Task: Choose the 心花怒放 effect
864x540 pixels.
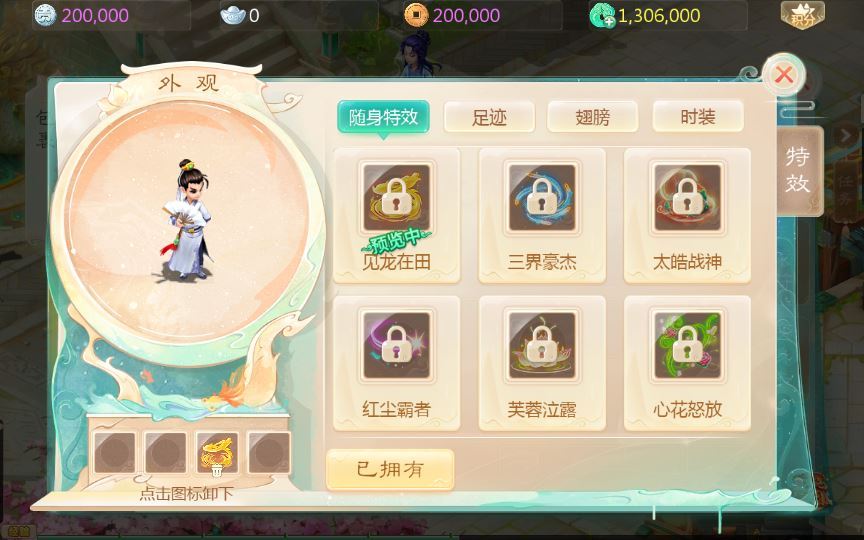Action: (x=687, y=362)
